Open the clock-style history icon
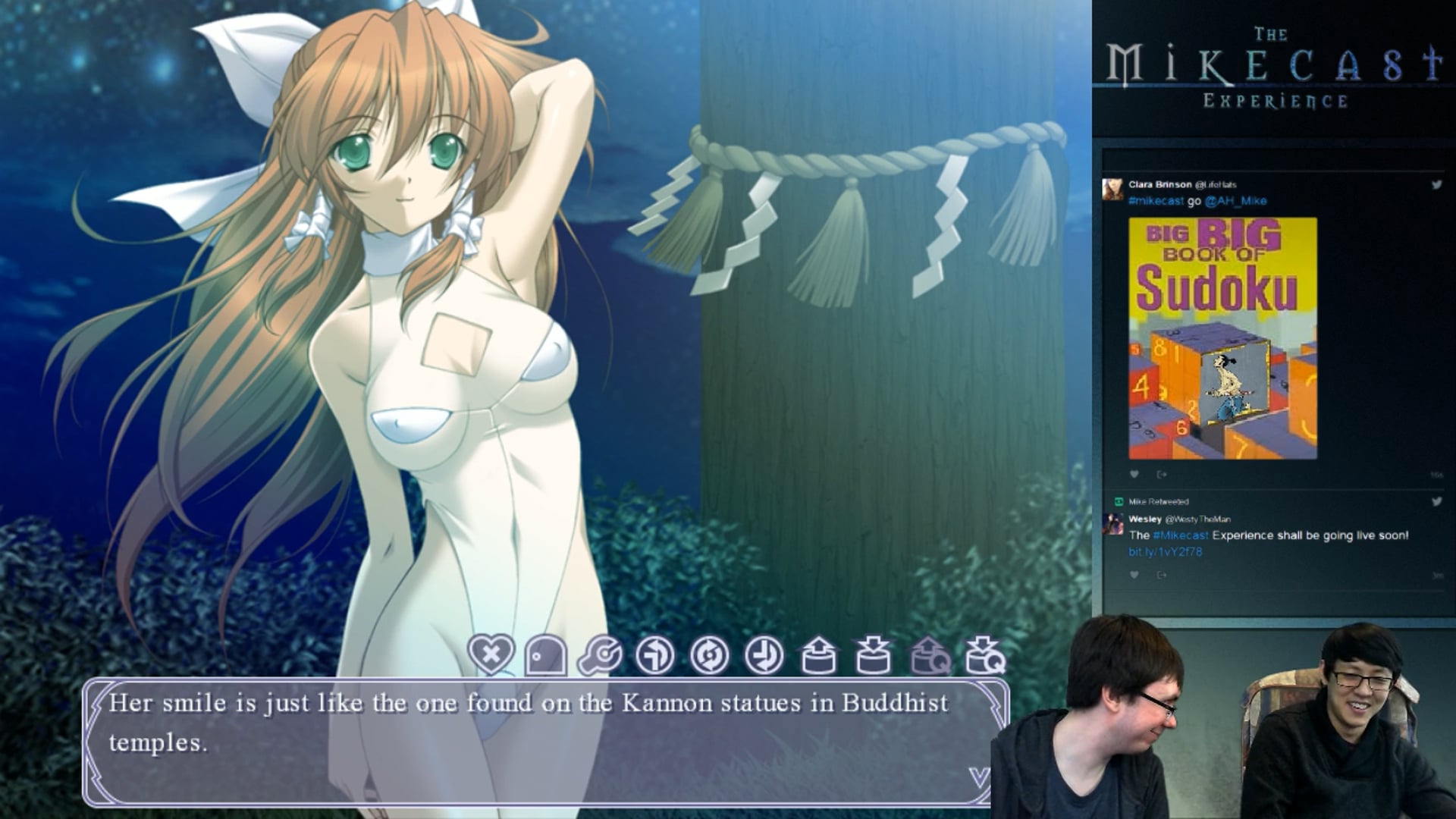The image size is (1456, 819). click(x=764, y=655)
